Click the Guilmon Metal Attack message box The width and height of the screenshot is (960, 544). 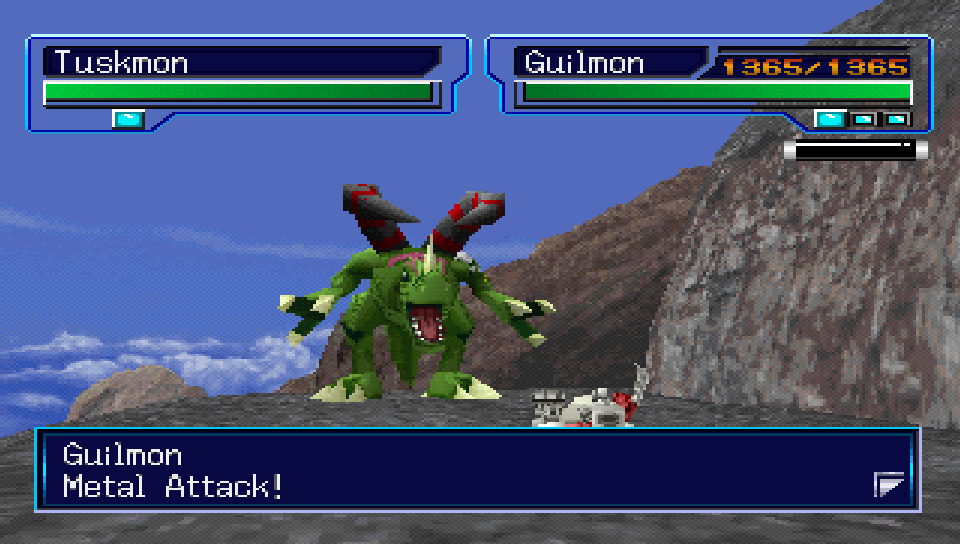click(x=475, y=470)
